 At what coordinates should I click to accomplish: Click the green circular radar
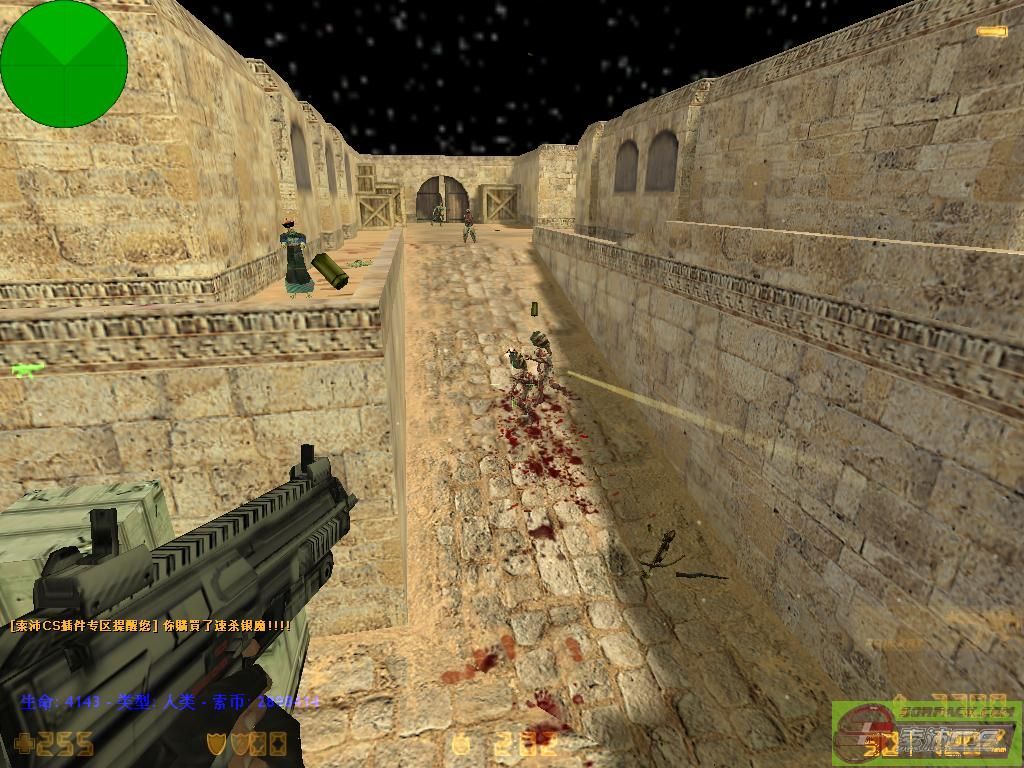click(x=64, y=64)
